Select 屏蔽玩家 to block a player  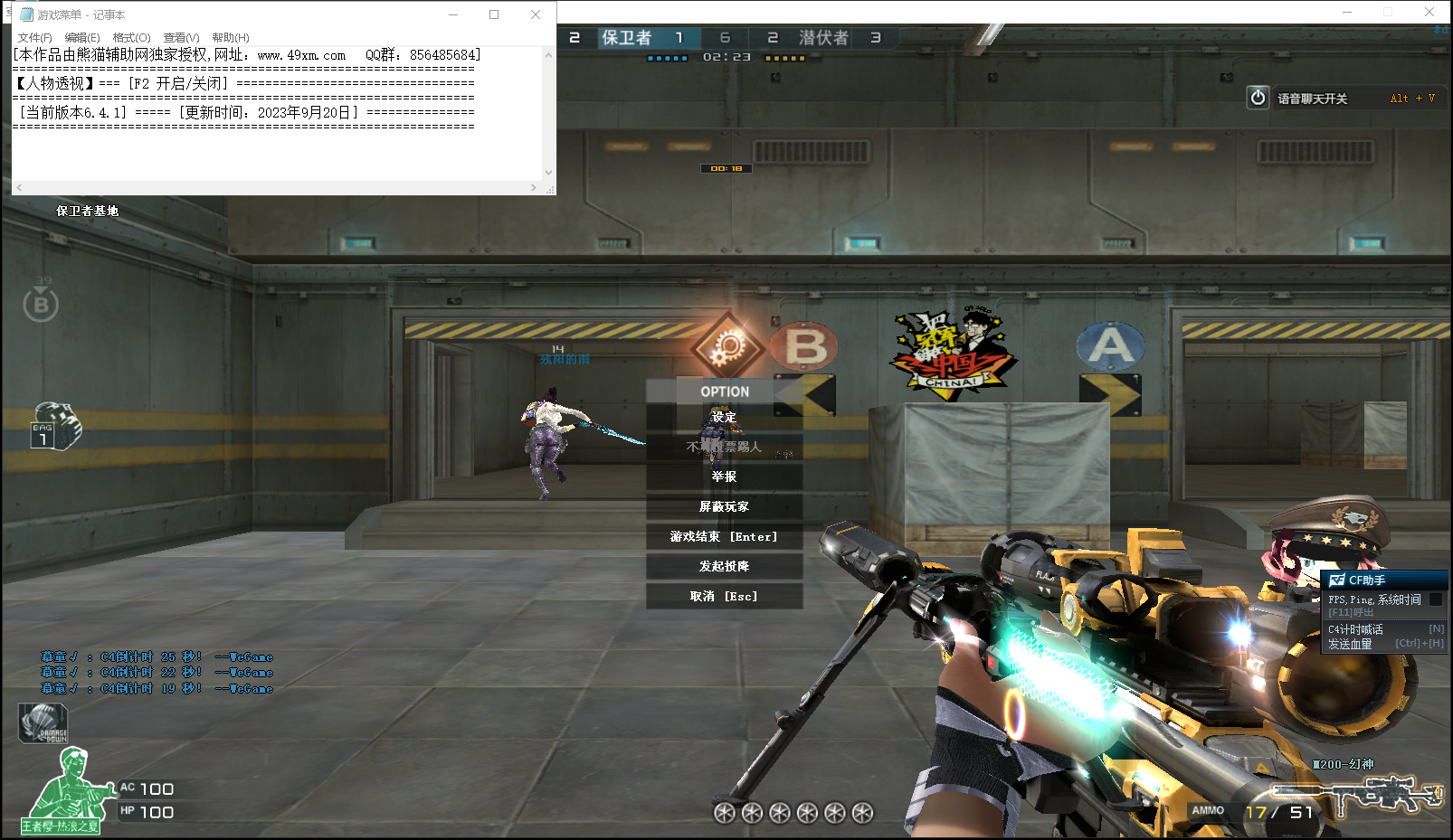[724, 506]
